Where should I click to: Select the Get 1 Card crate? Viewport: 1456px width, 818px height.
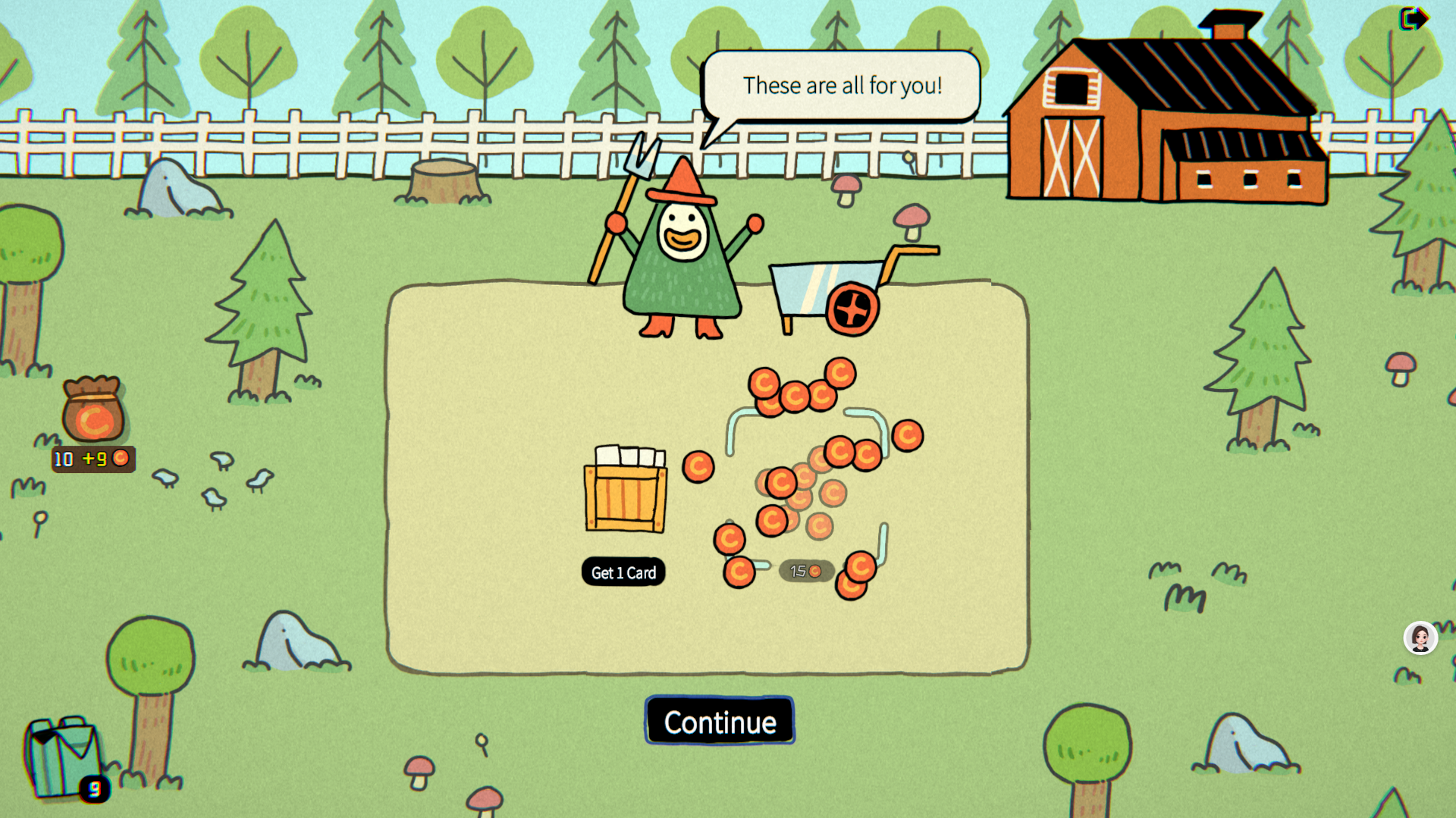626,490
